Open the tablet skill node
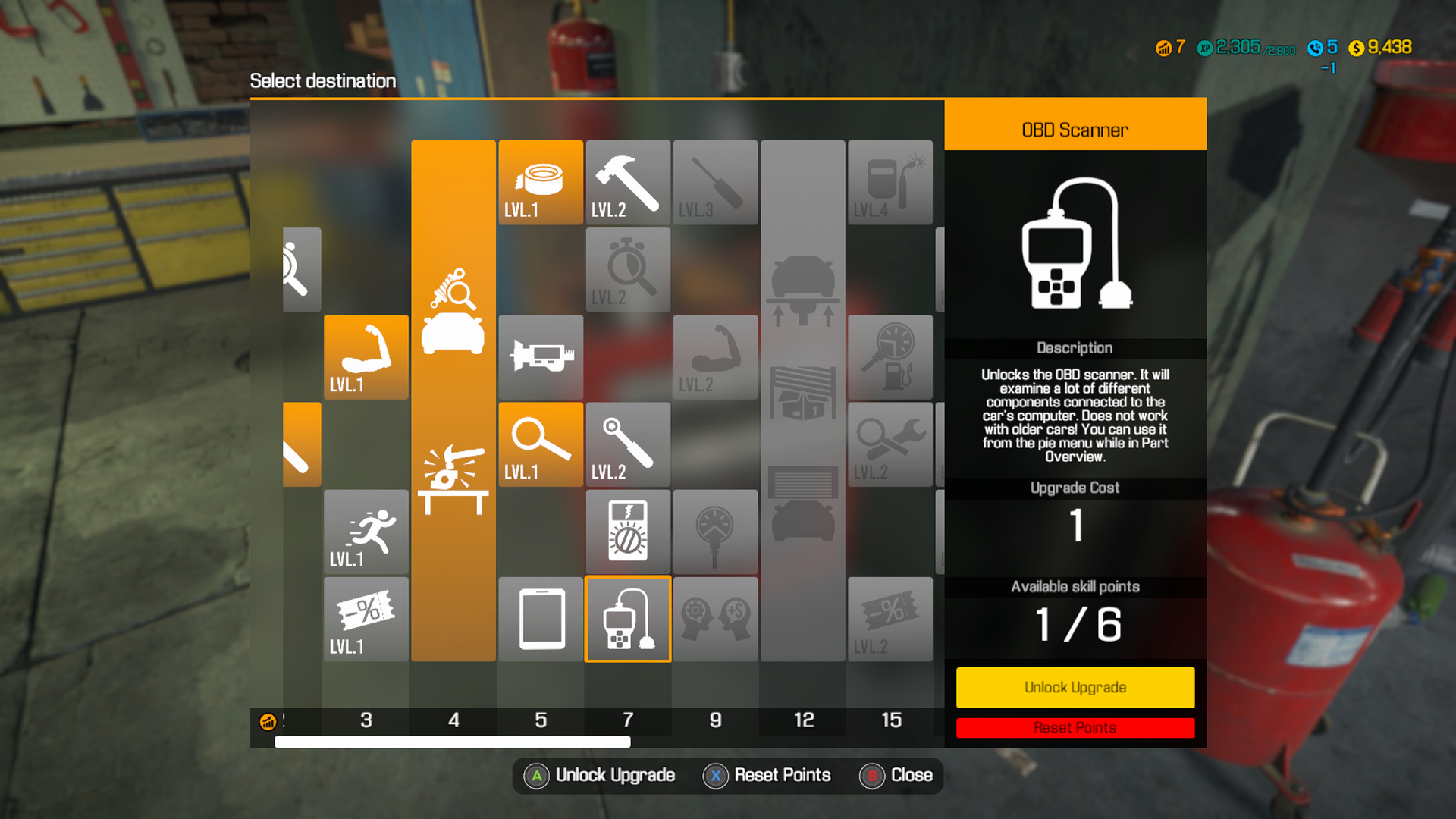 [x=541, y=618]
